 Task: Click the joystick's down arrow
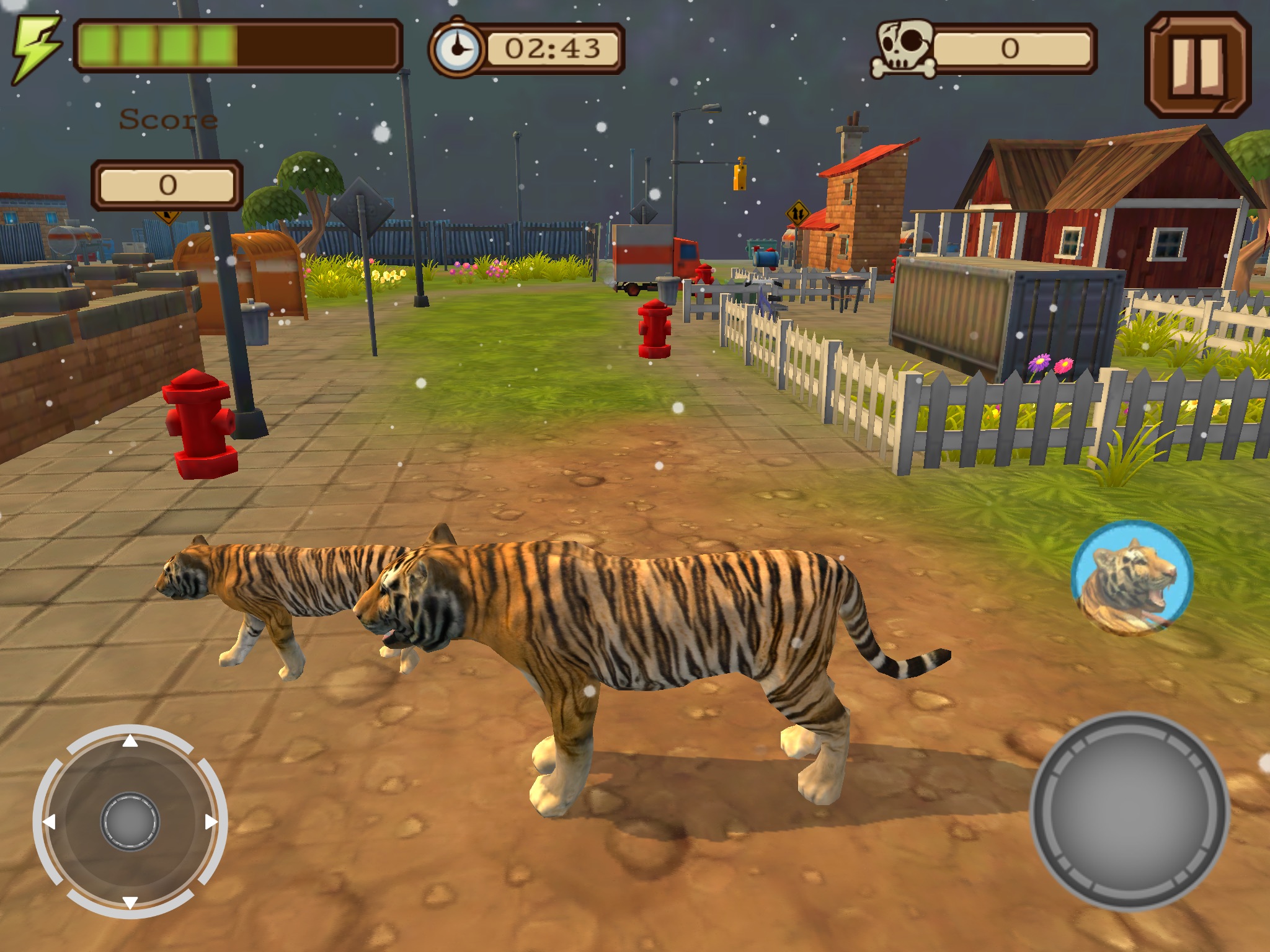tap(130, 902)
